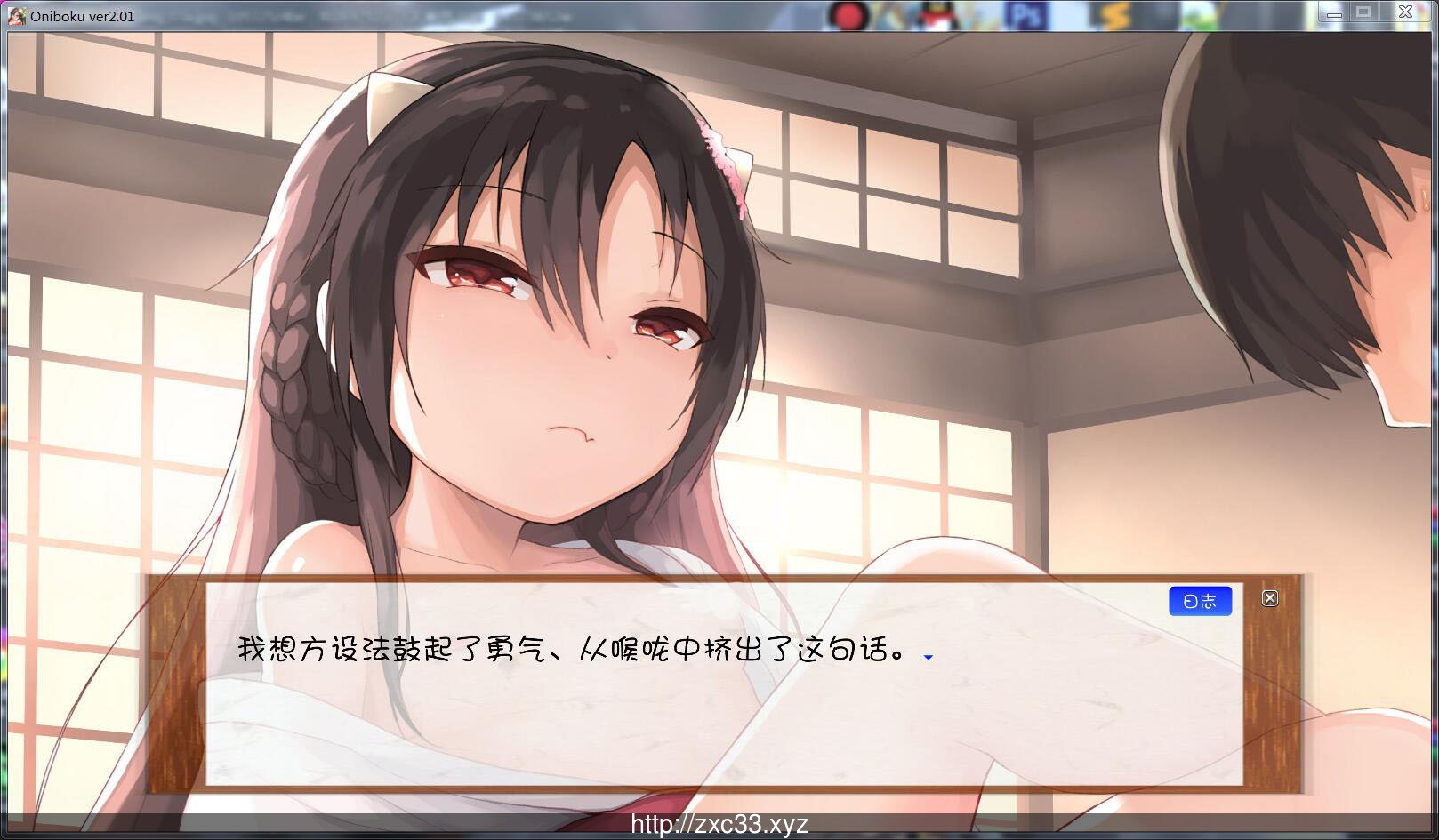Screen dimensions: 1439x840
Task: Open the 日志 (log) viewer
Action: 1201,601
